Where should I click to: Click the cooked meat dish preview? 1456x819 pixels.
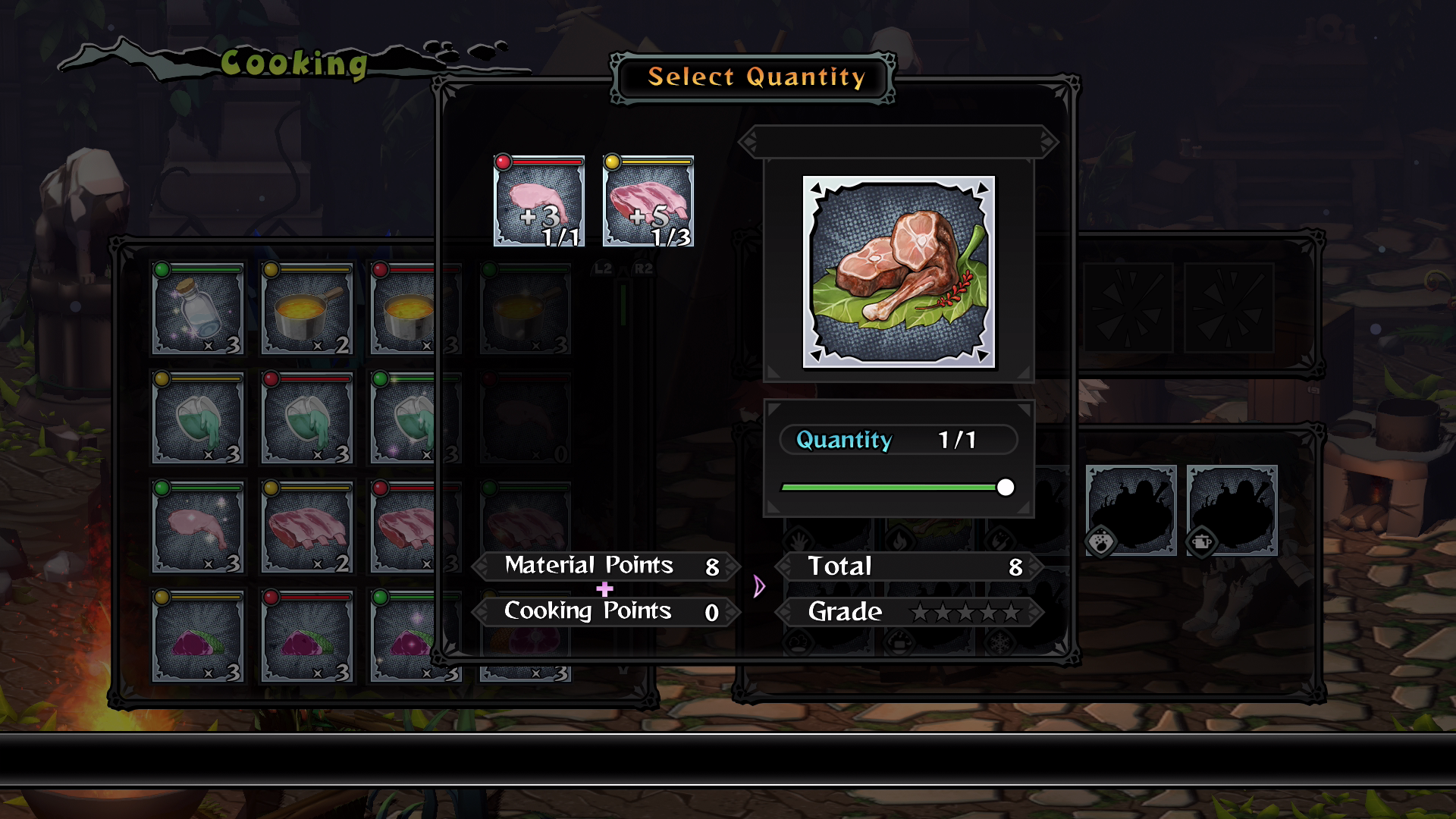tap(899, 272)
